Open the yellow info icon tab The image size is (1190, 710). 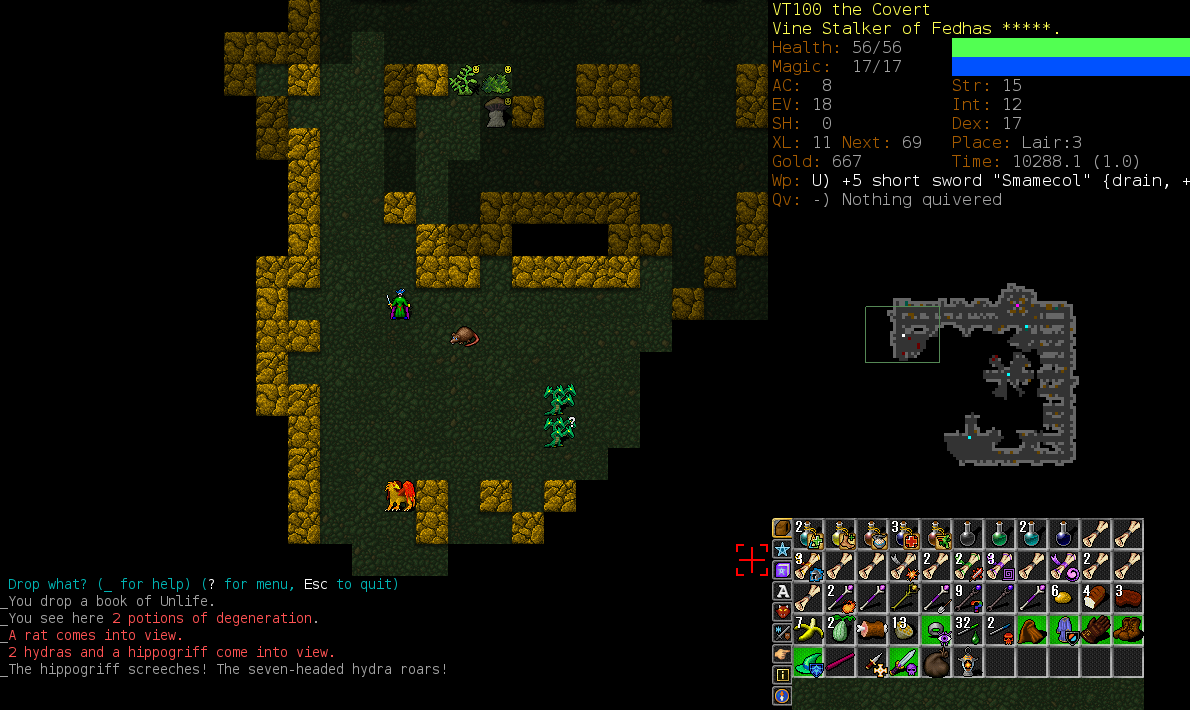[782, 675]
